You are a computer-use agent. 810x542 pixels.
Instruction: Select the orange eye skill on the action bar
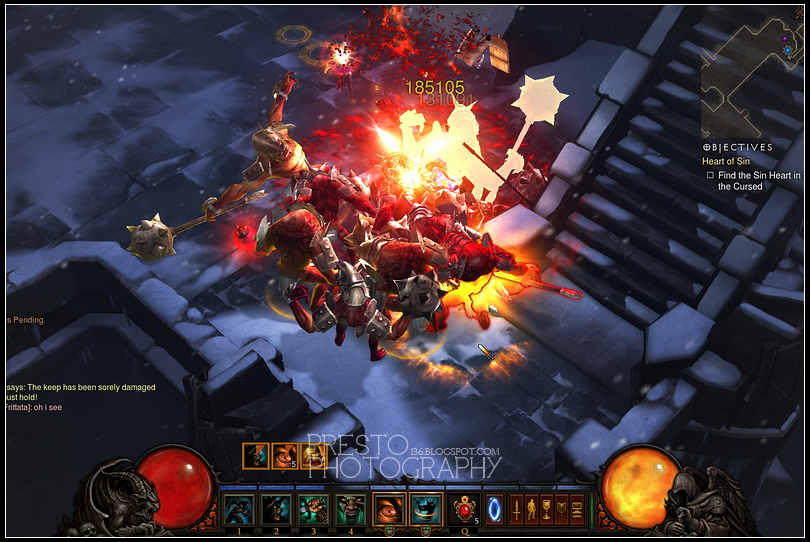389,509
